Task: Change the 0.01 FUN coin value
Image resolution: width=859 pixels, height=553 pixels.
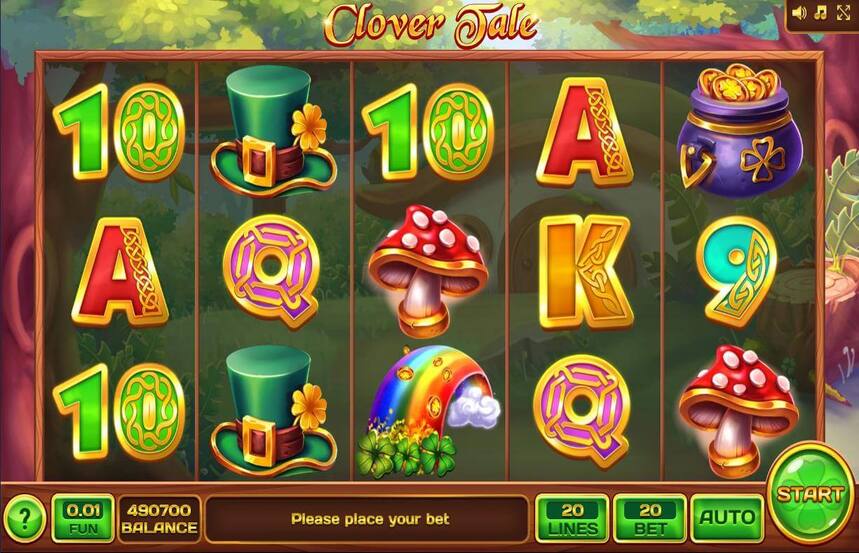Action: click(82, 518)
